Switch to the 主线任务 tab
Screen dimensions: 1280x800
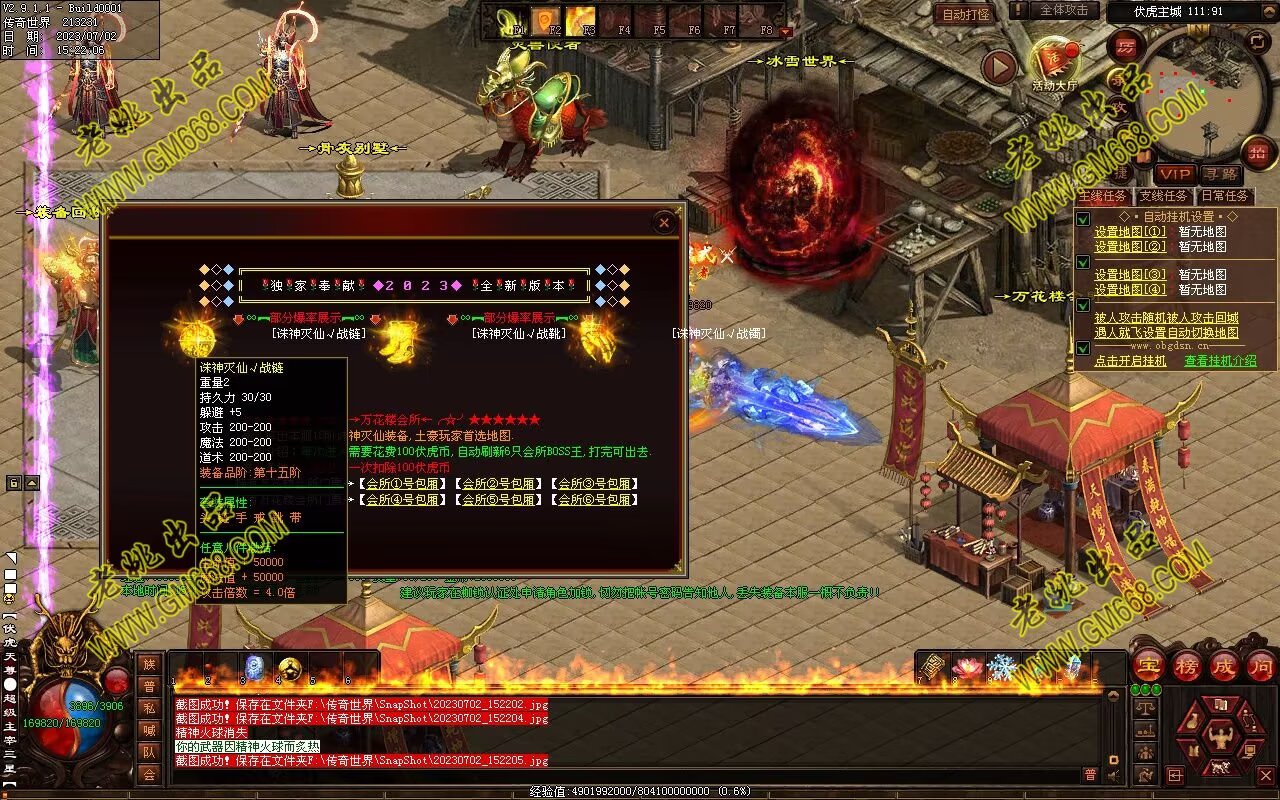coord(1101,196)
